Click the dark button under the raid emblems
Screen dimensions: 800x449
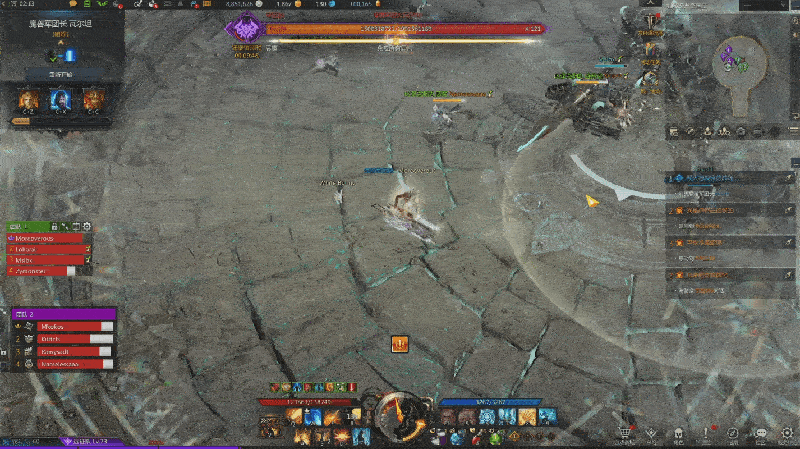click(x=61, y=74)
